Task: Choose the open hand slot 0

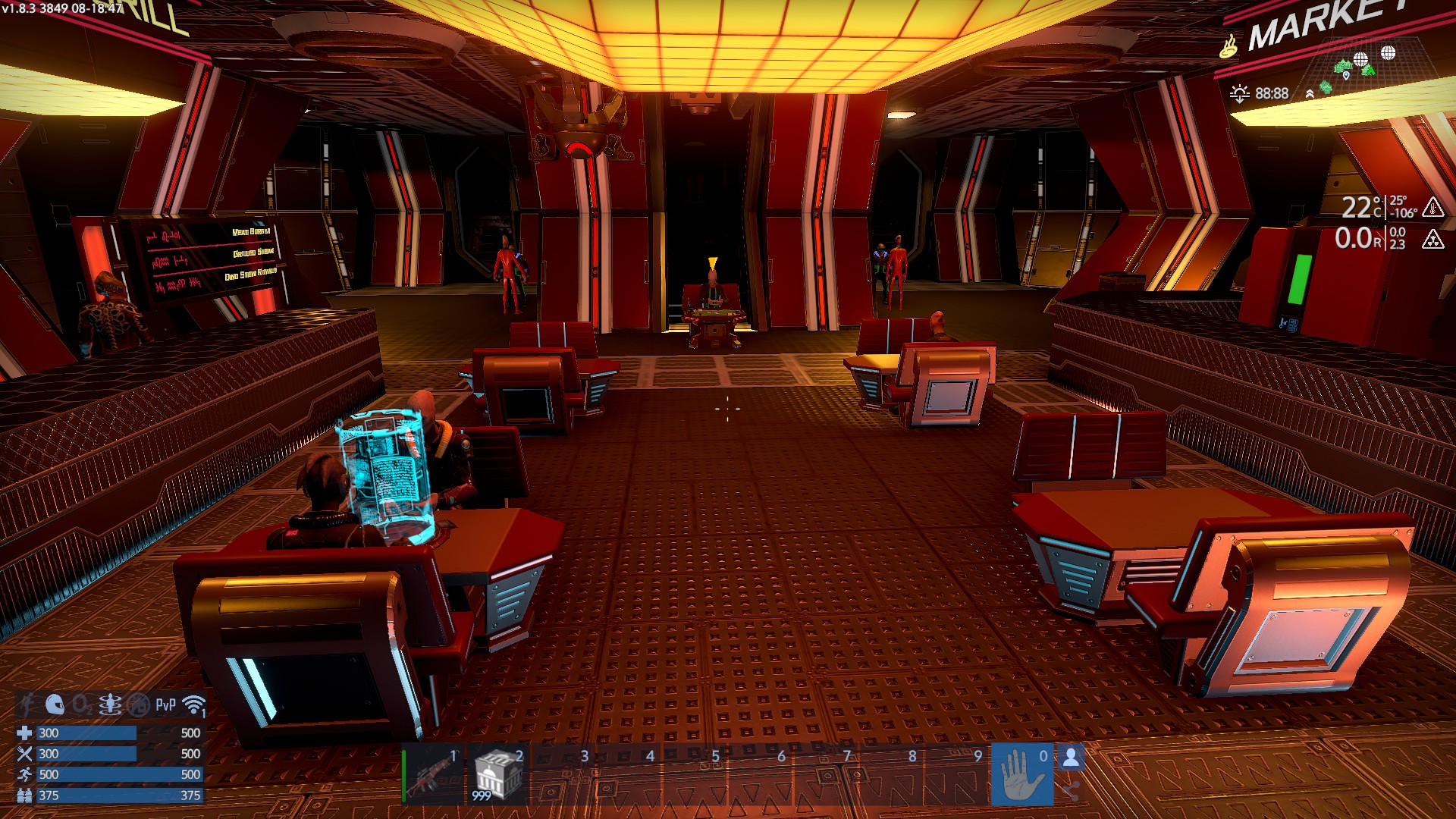Action: pyautogui.click(x=1021, y=775)
